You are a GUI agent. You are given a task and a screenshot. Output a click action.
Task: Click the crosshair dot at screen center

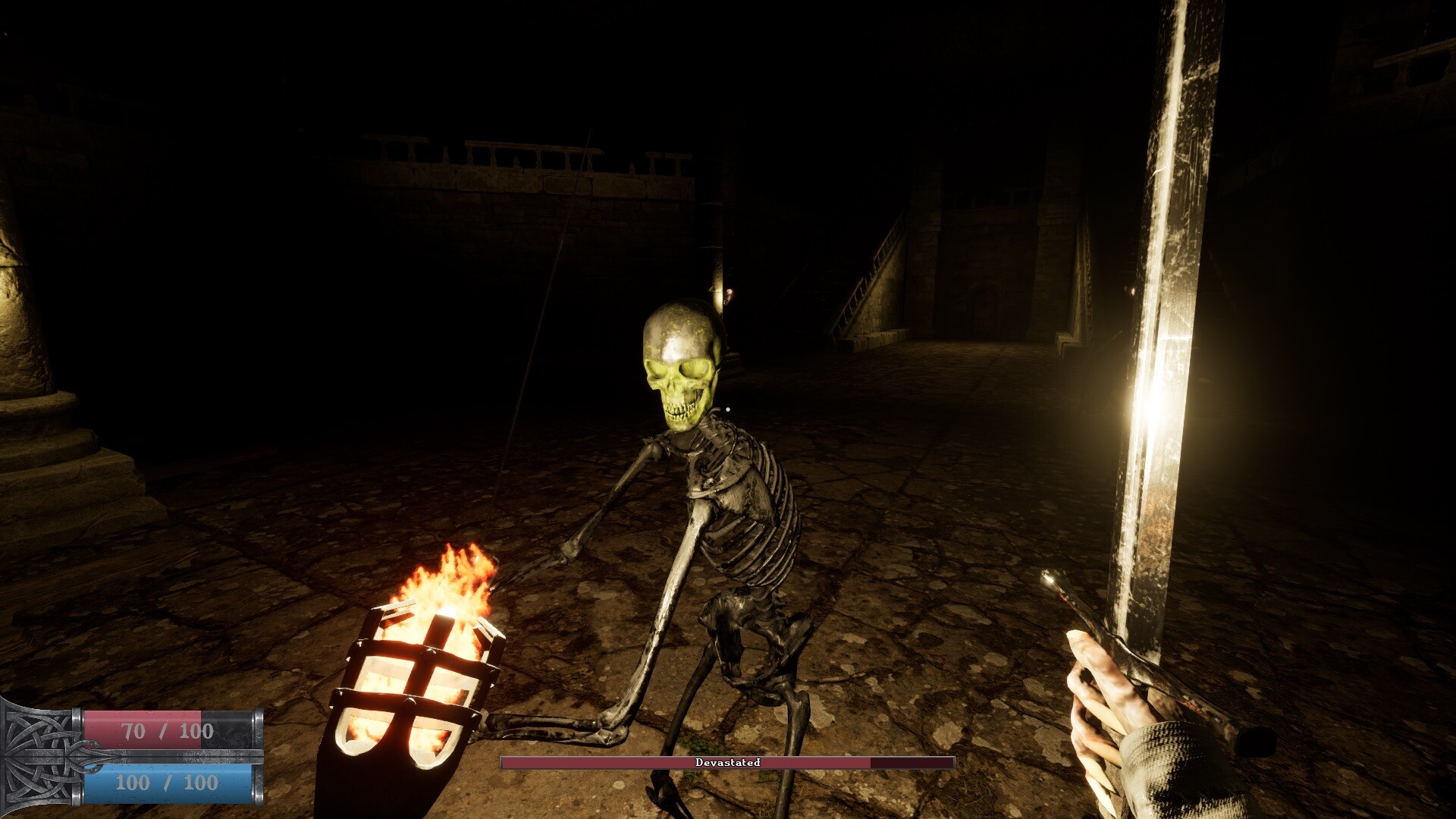[x=728, y=409]
